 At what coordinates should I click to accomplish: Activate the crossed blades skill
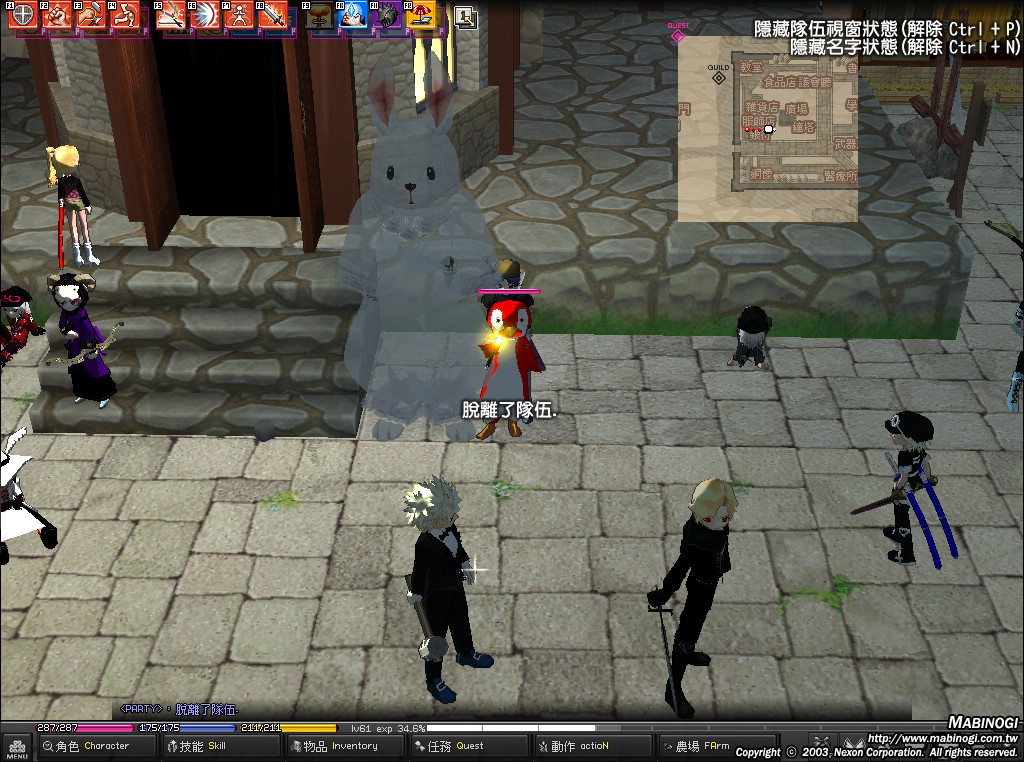point(172,15)
